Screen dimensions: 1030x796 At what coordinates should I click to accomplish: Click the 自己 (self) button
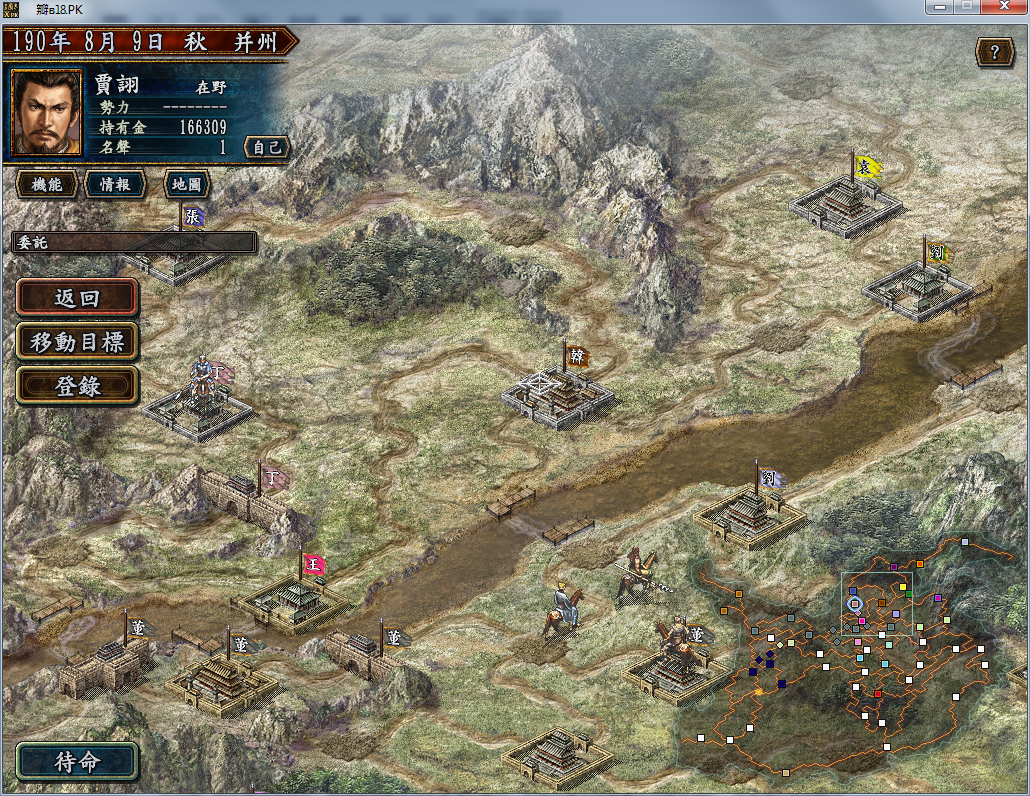click(267, 147)
